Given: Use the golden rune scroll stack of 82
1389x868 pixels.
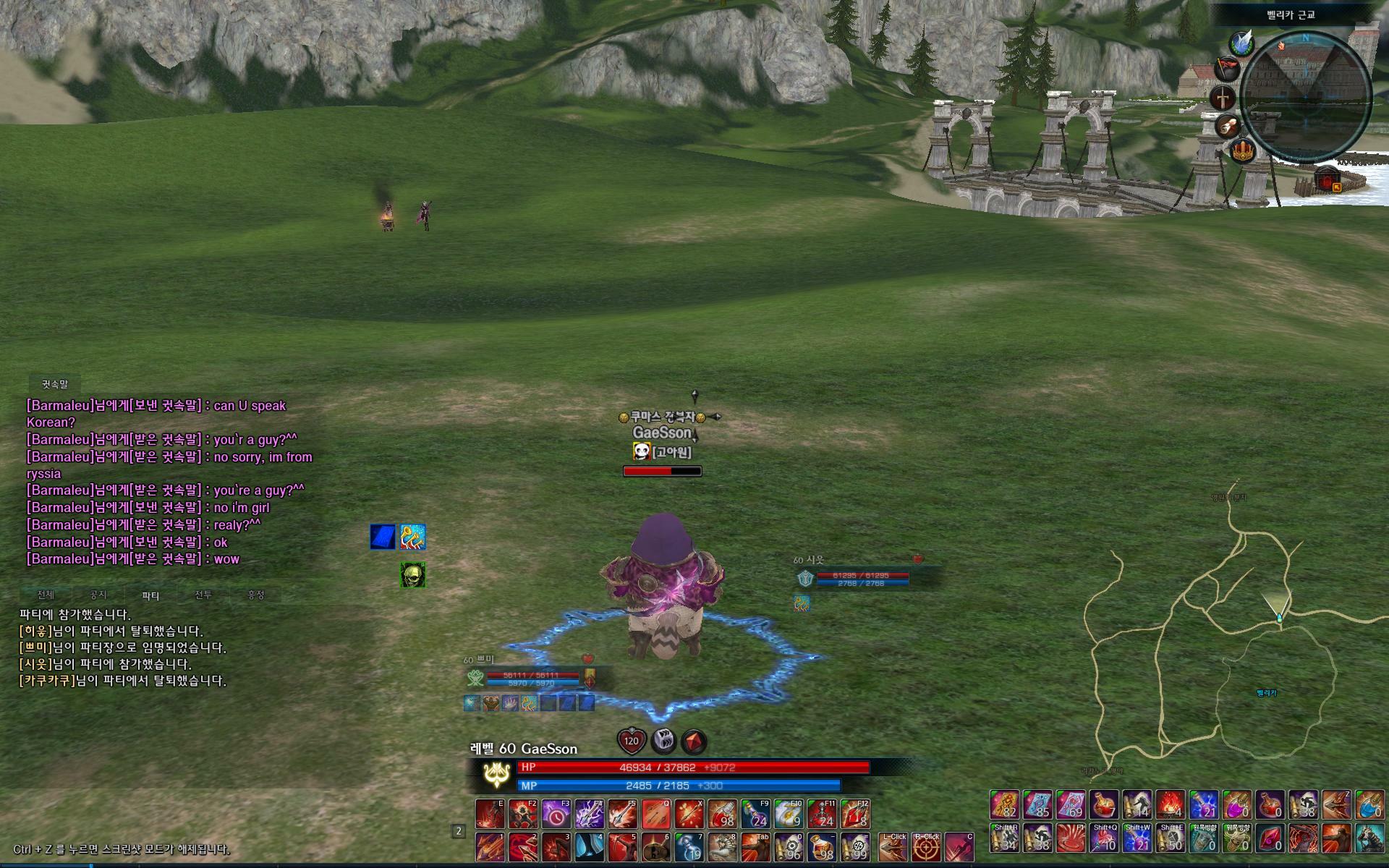Looking at the screenshot, I should point(1005,804).
